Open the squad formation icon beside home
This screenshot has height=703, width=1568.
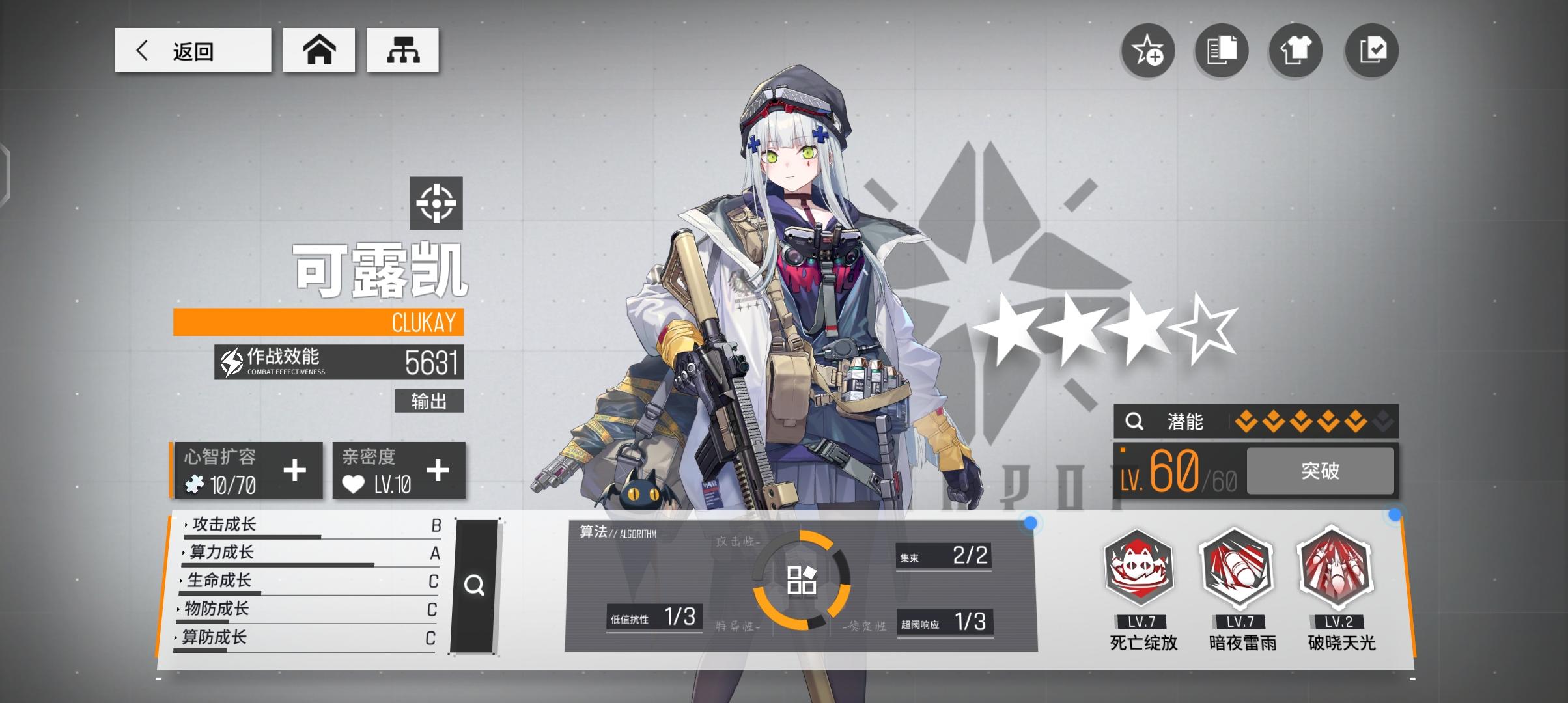point(403,49)
